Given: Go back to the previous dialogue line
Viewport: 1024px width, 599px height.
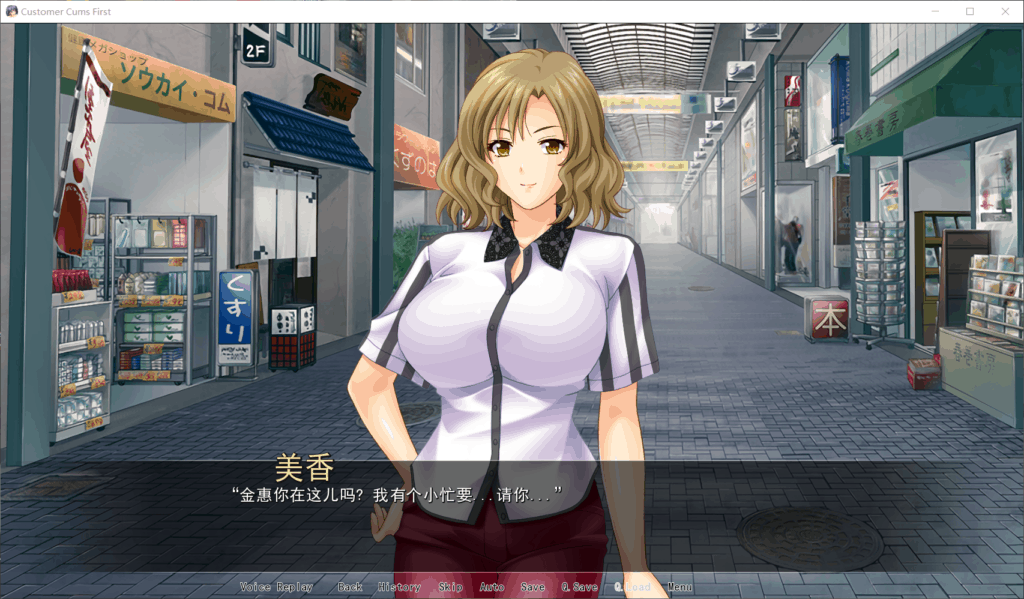Looking at the screenshot, I should pyautogui.click(x=350, y=587).
